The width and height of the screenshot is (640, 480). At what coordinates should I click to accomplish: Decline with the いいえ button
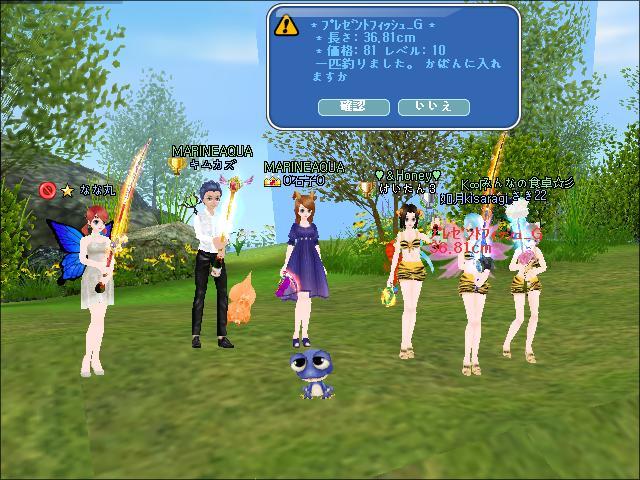point(433,106)
